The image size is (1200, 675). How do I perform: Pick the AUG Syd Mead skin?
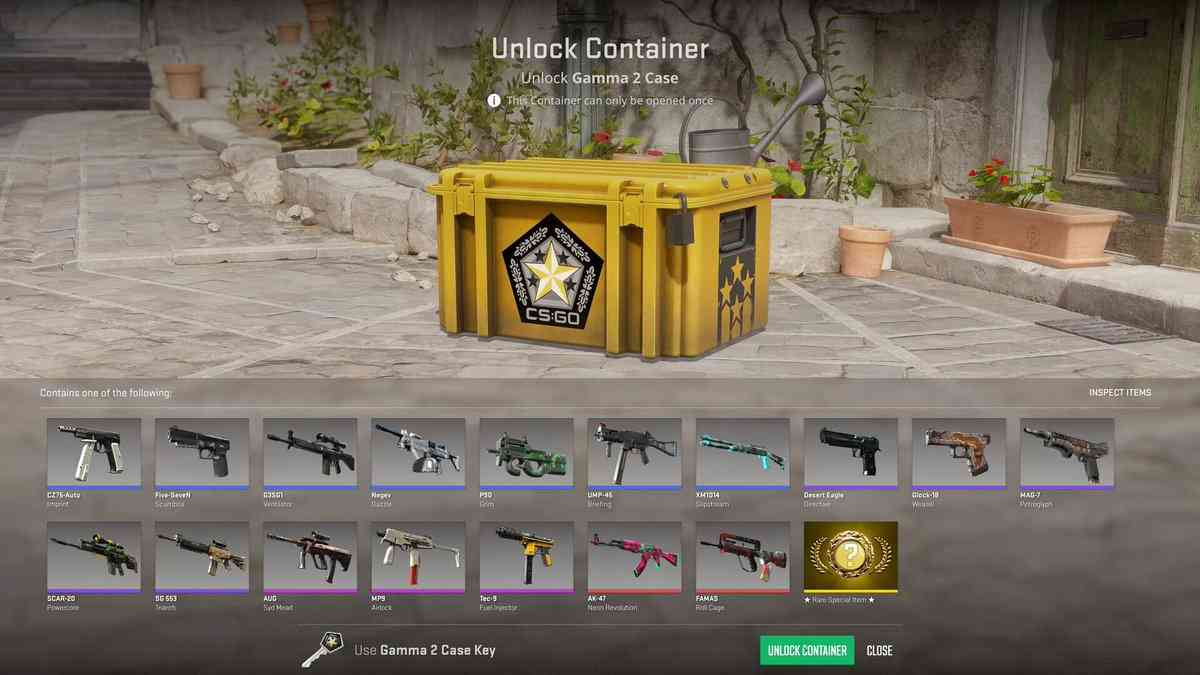(x=310, y=557)
